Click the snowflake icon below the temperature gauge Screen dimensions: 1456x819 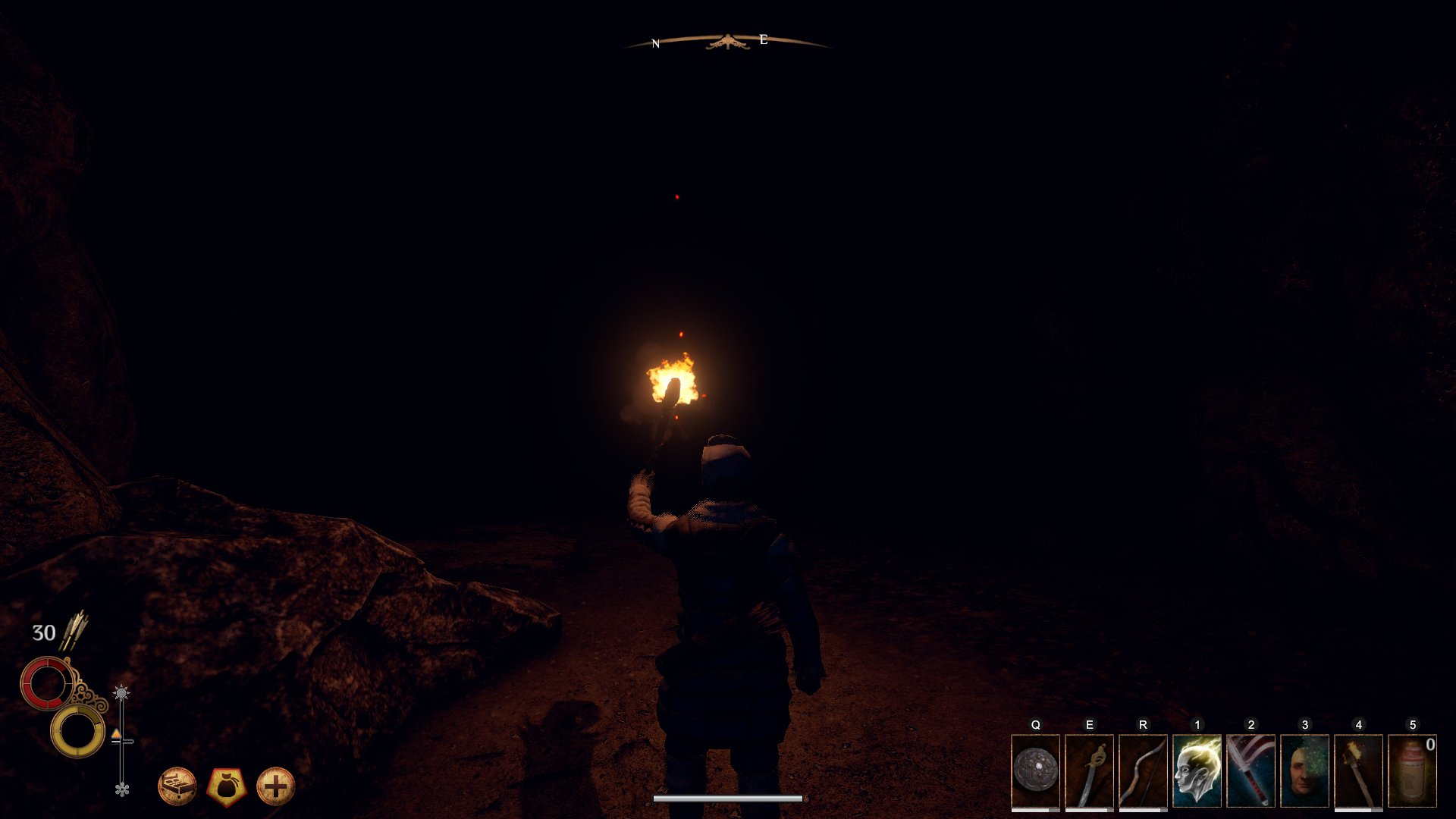122,789
